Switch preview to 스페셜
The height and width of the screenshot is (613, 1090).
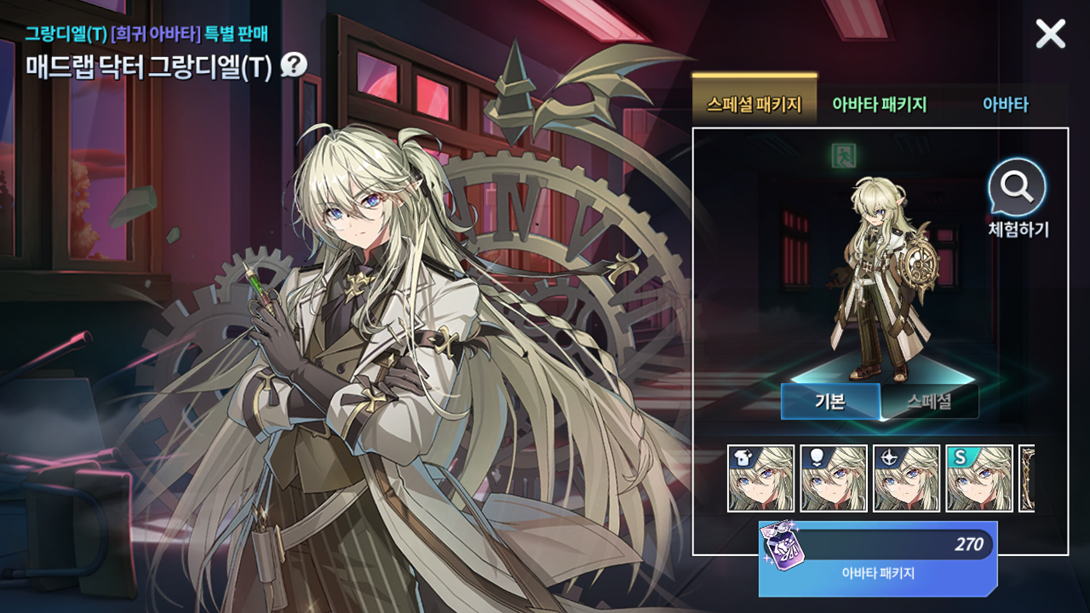[929, 402]
